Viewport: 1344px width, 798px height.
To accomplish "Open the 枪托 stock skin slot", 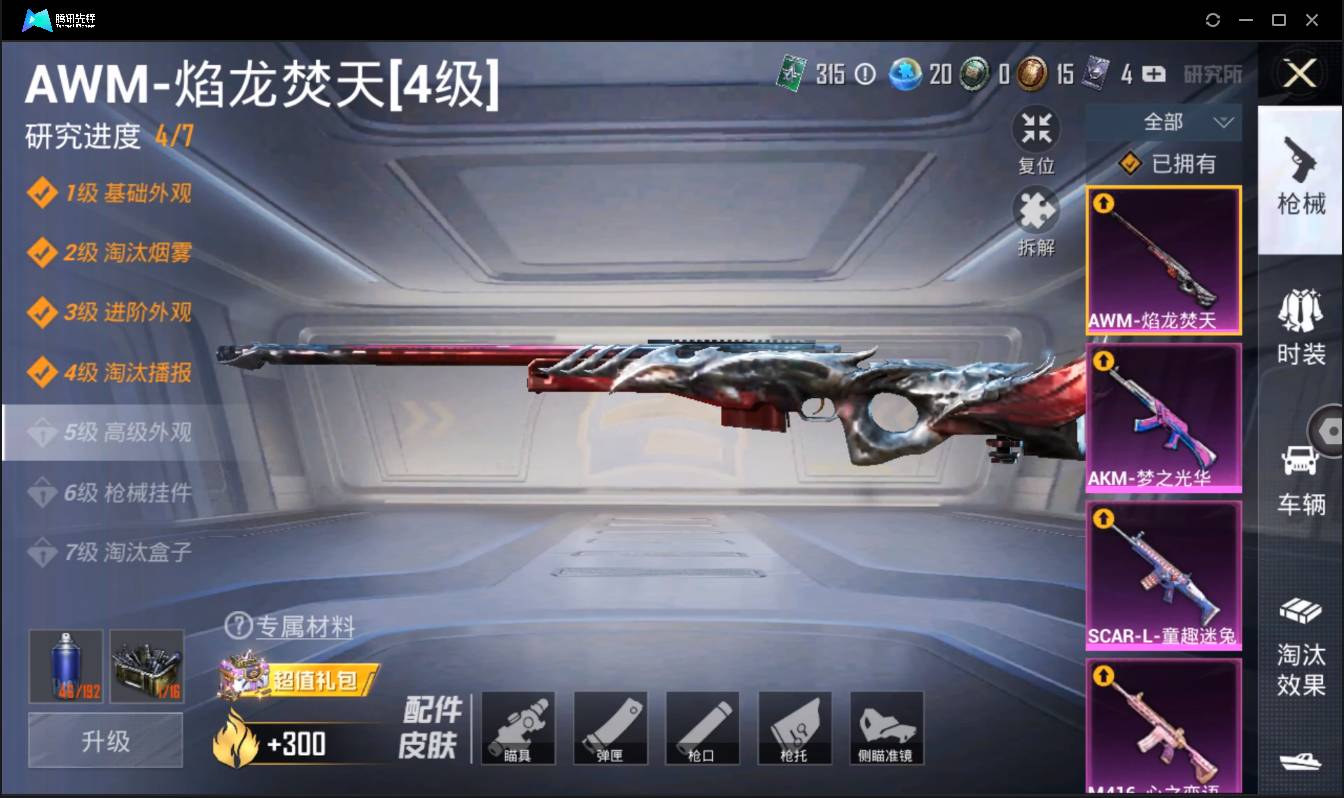I will click(794, 727).
